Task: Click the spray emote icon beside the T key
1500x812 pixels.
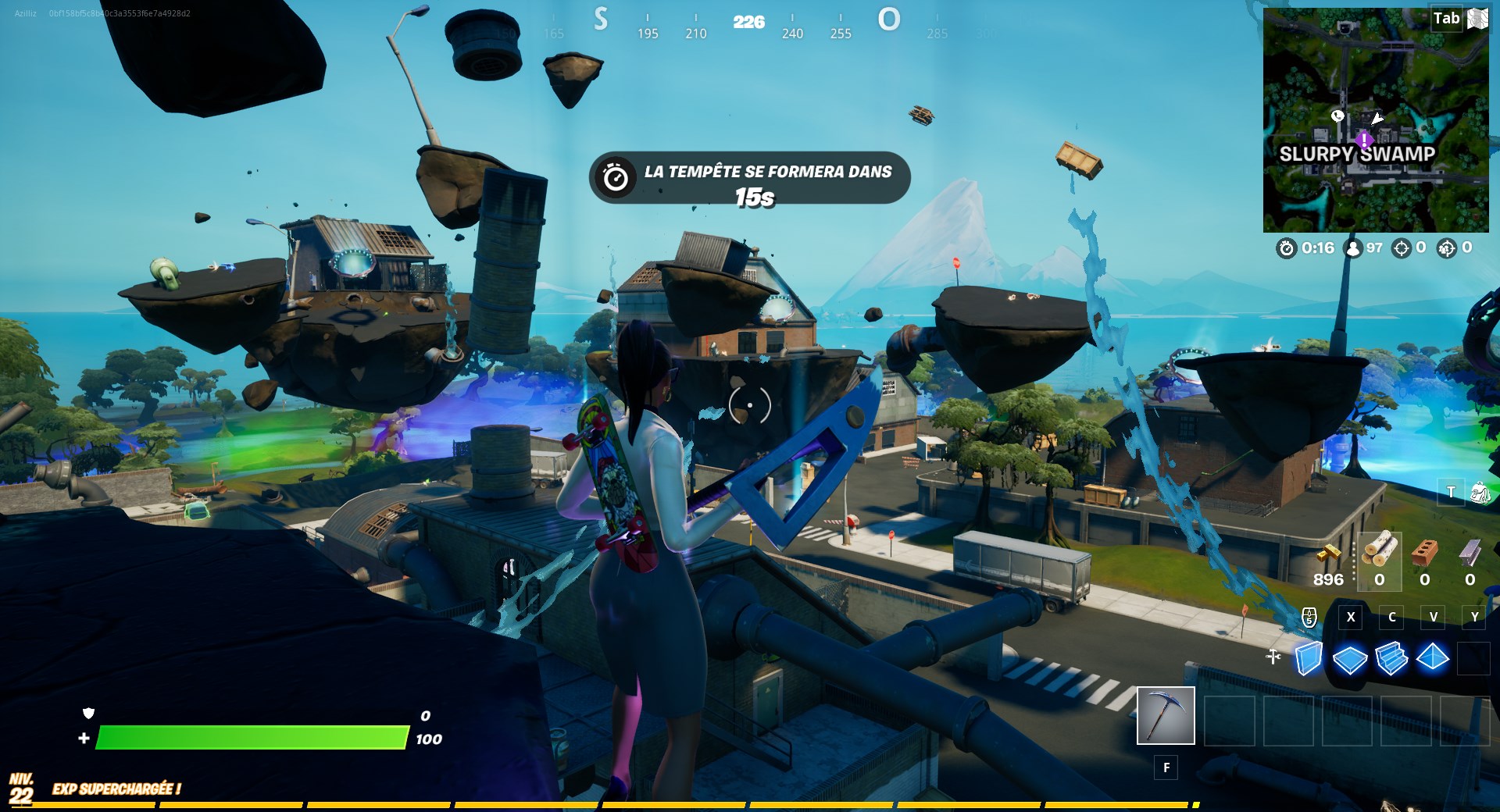Action: pos(1480,493)
